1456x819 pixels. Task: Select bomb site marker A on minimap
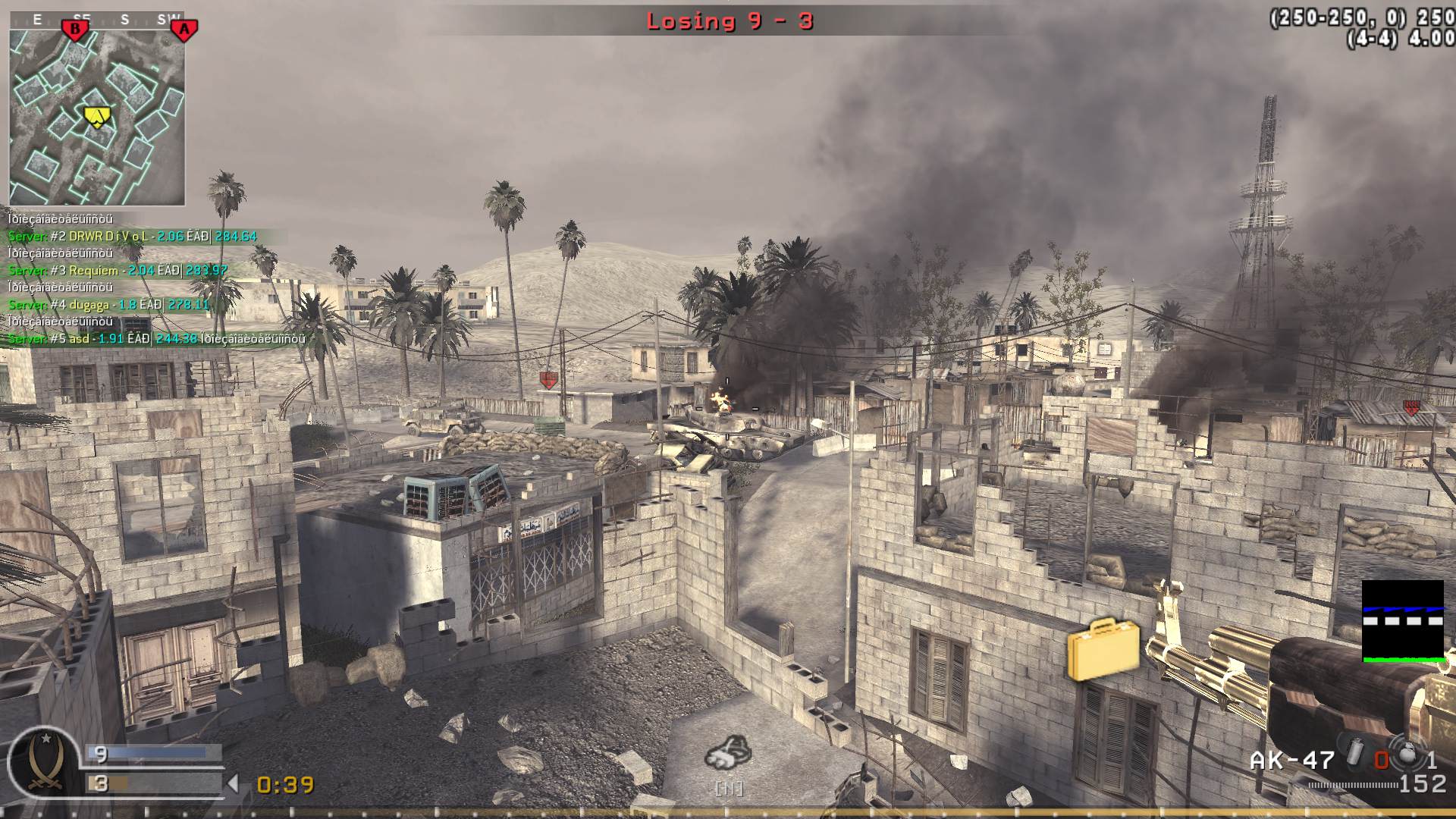pyautogui.click(x=184, y=29)
